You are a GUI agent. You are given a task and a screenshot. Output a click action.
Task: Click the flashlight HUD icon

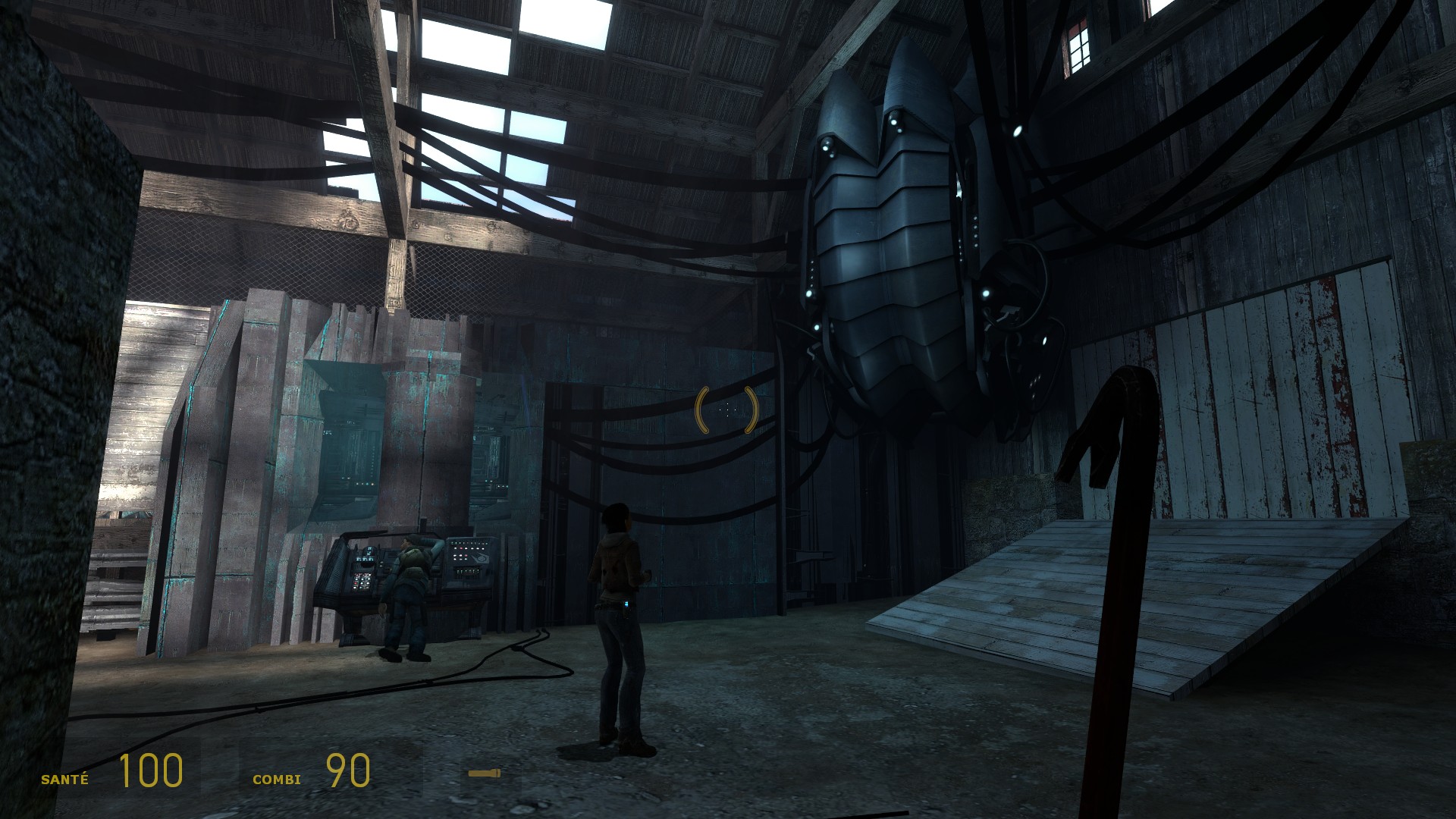[x=484, y=773]
